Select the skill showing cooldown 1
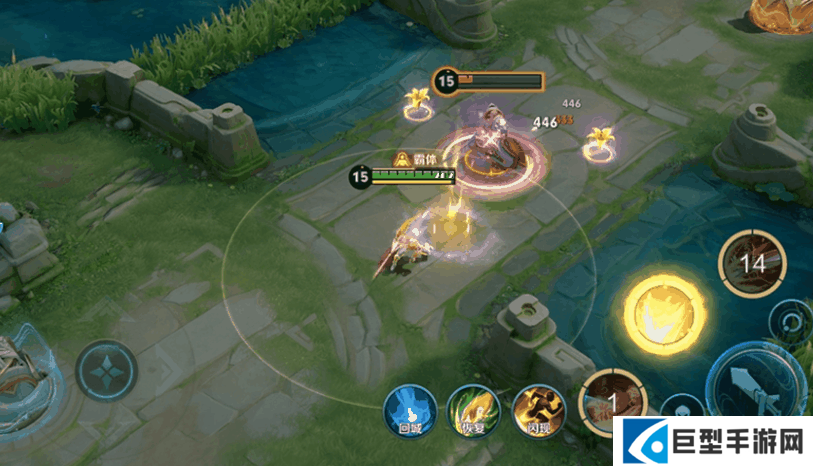The image size is (813, 466). tap(611, 402)
